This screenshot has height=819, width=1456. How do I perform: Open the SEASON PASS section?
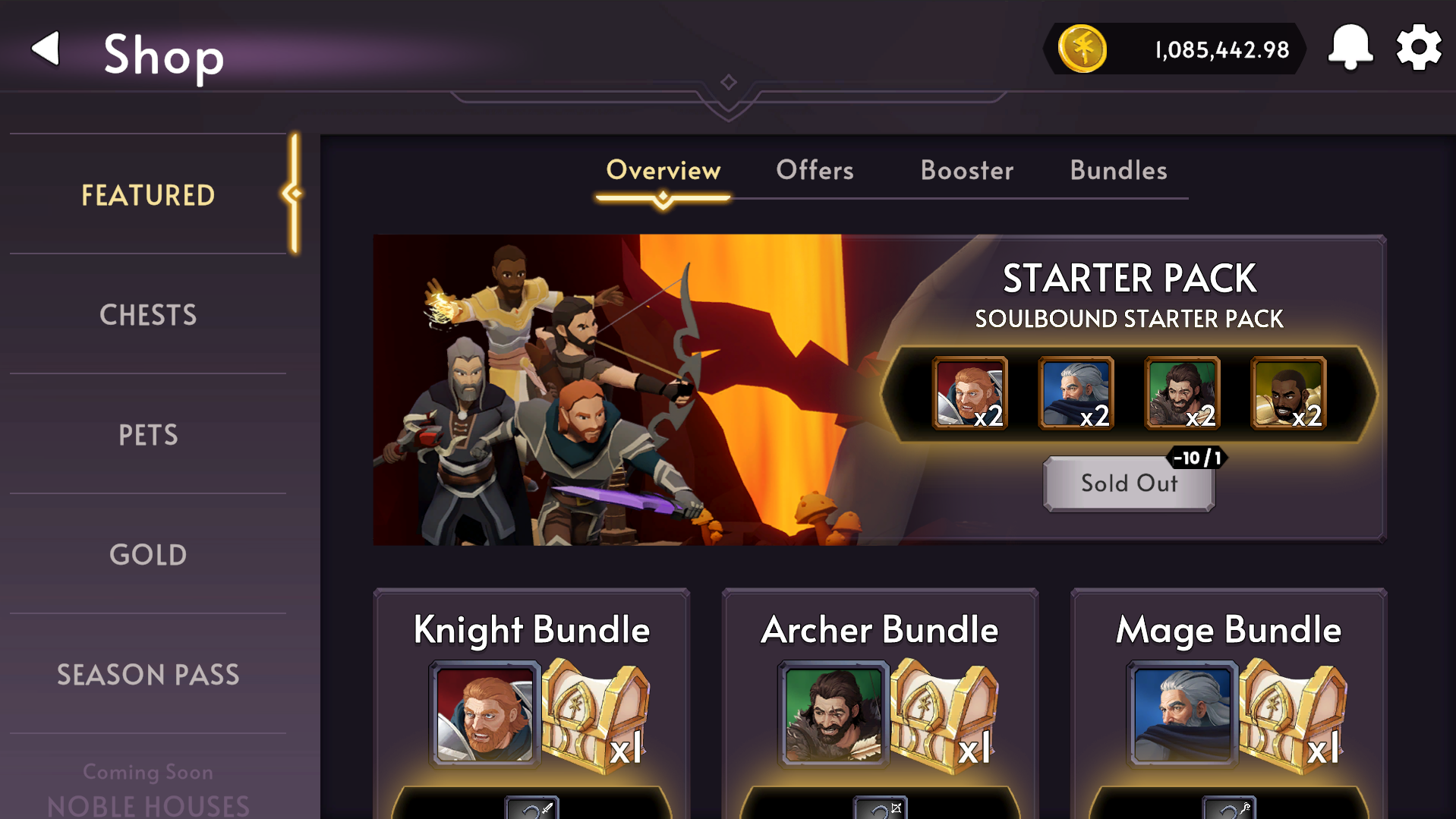pyautogui.click(x=148, y=674)
